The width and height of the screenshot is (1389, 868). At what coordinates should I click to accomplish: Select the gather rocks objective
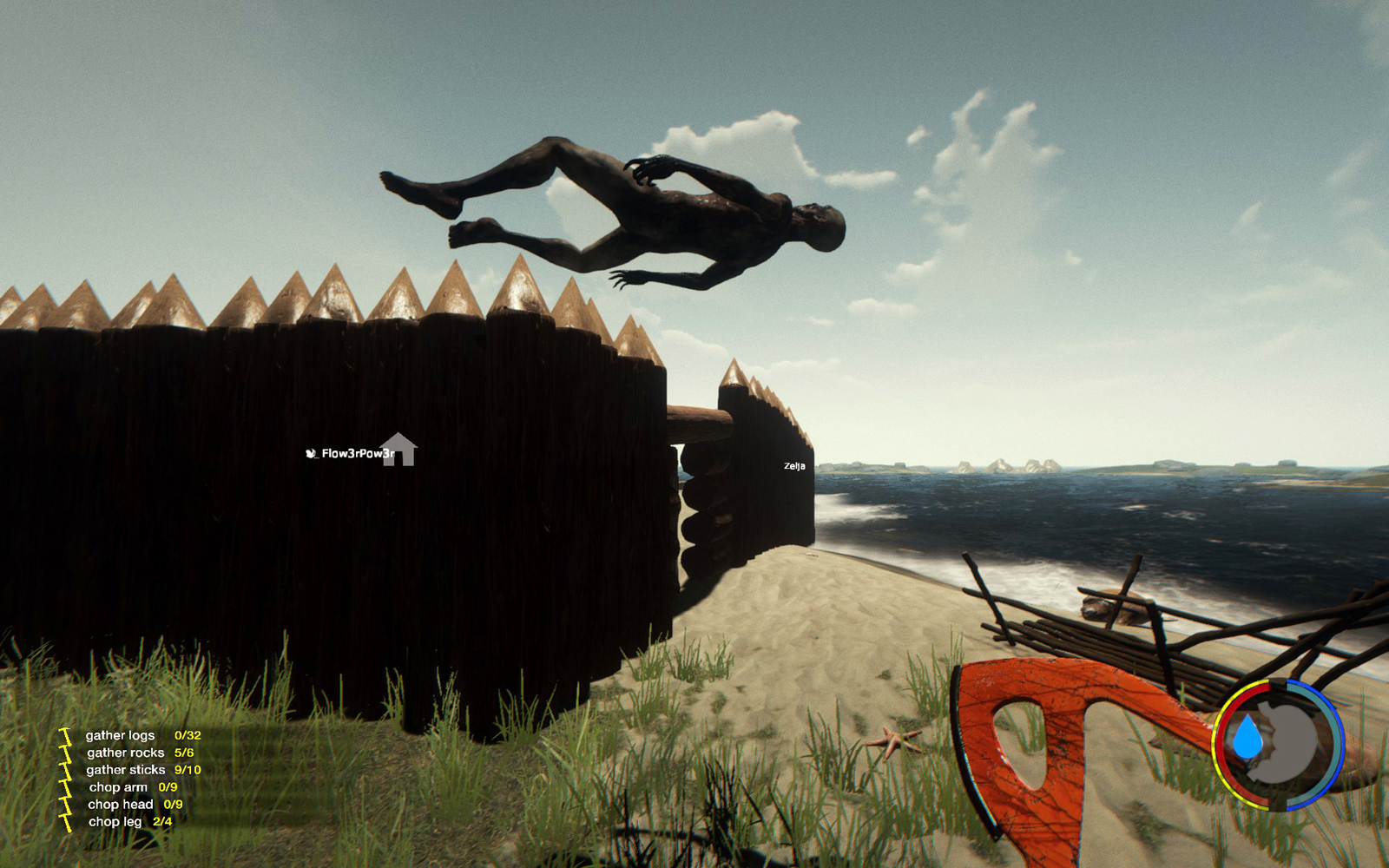point(125,753)
